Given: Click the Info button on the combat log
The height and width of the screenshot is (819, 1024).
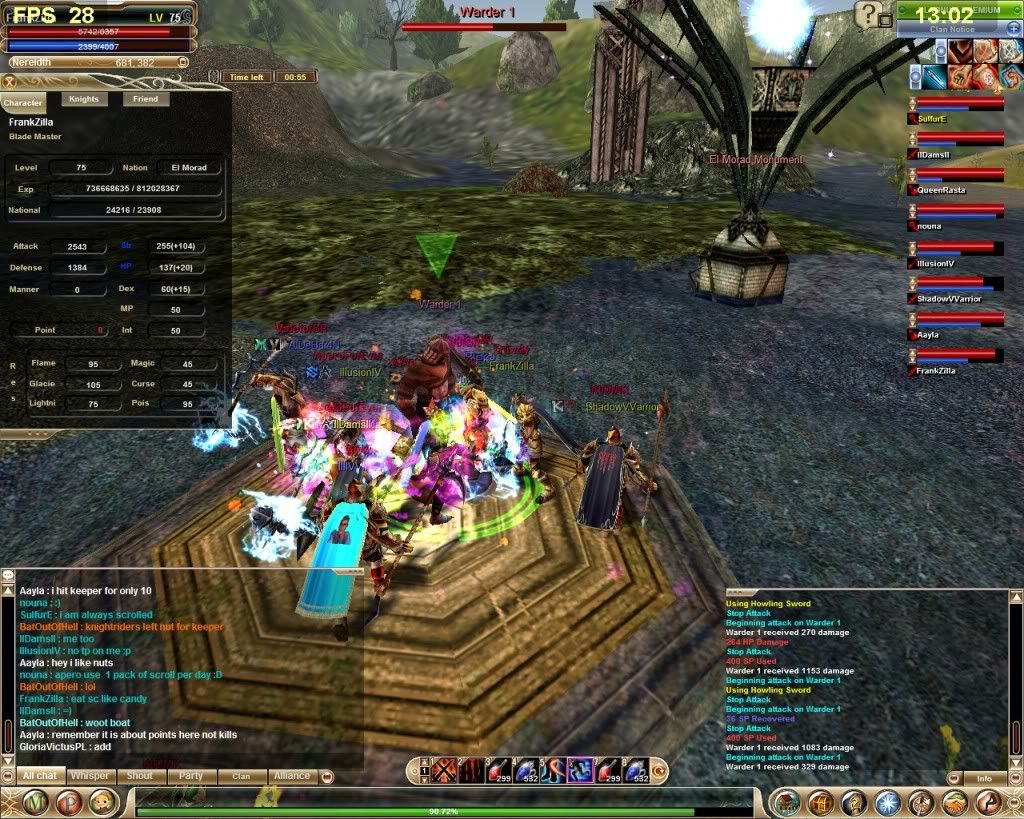Looking at the screenshot, I should click(984, 778).
